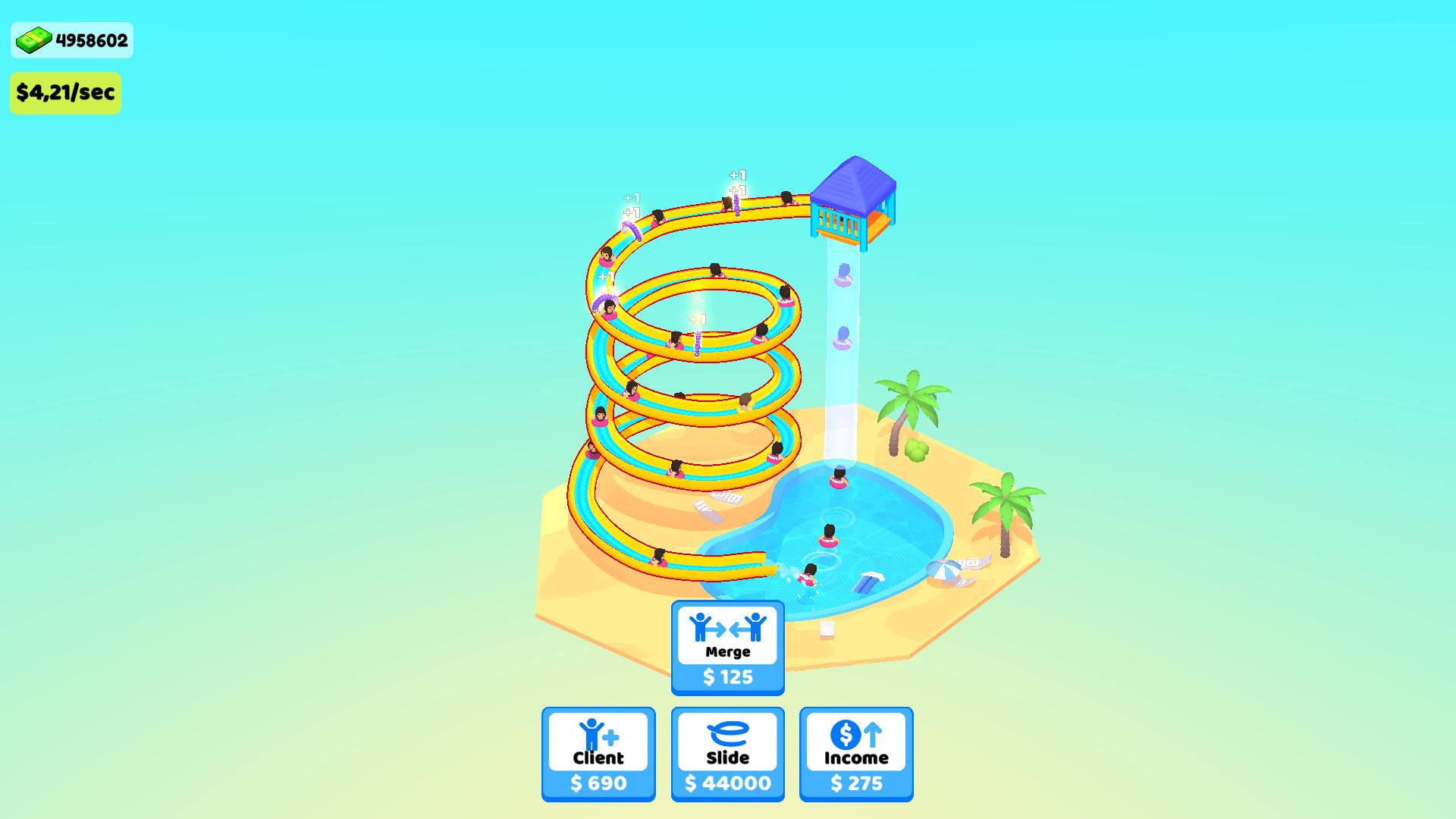Click the Merge upgrade icon with two figures
Image resolution: width=1456 pixels, height=819 pixels.
(x=727, y=628)
